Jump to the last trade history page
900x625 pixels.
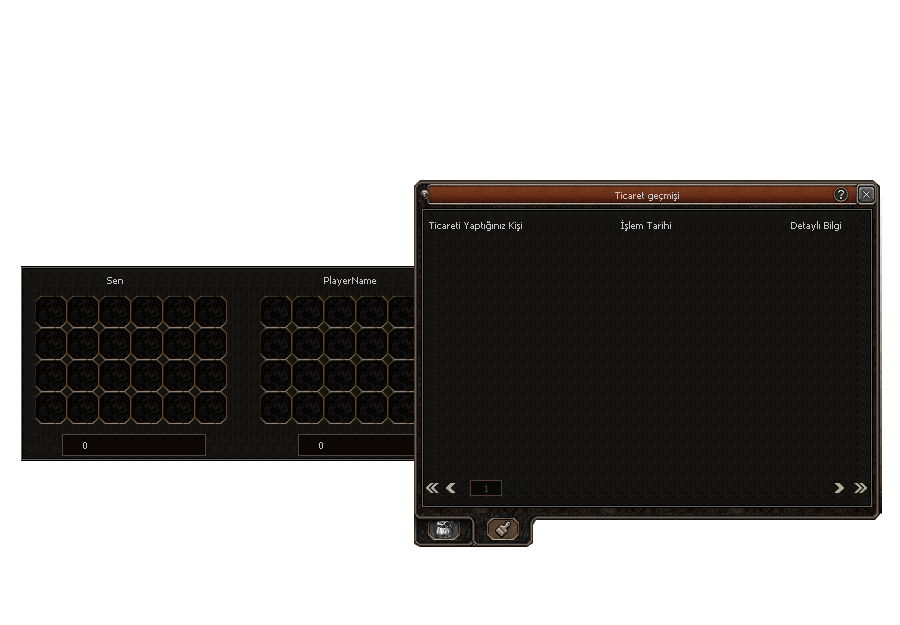point(860,488)
